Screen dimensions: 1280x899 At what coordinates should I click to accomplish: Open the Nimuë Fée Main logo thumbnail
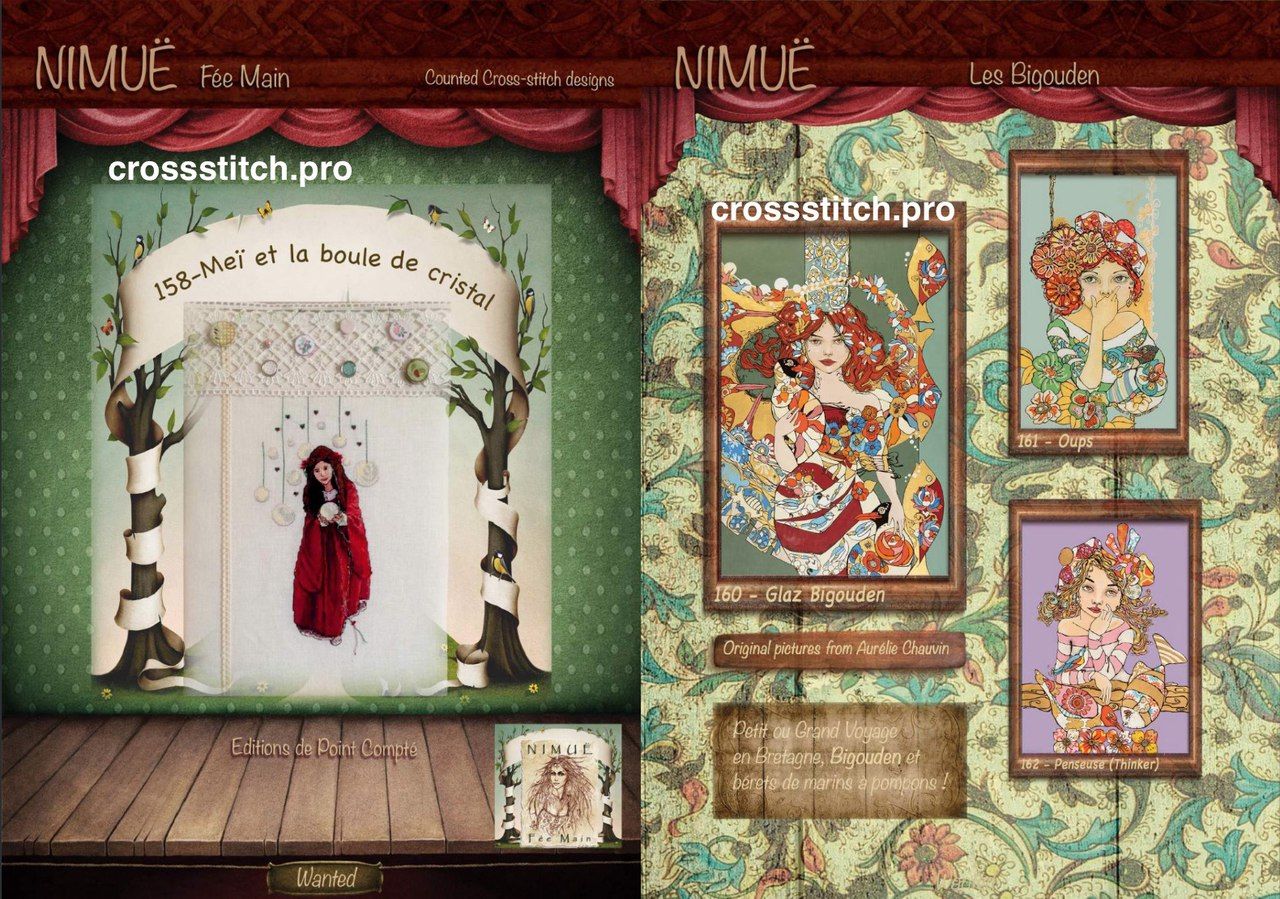(x=558, y=786)
